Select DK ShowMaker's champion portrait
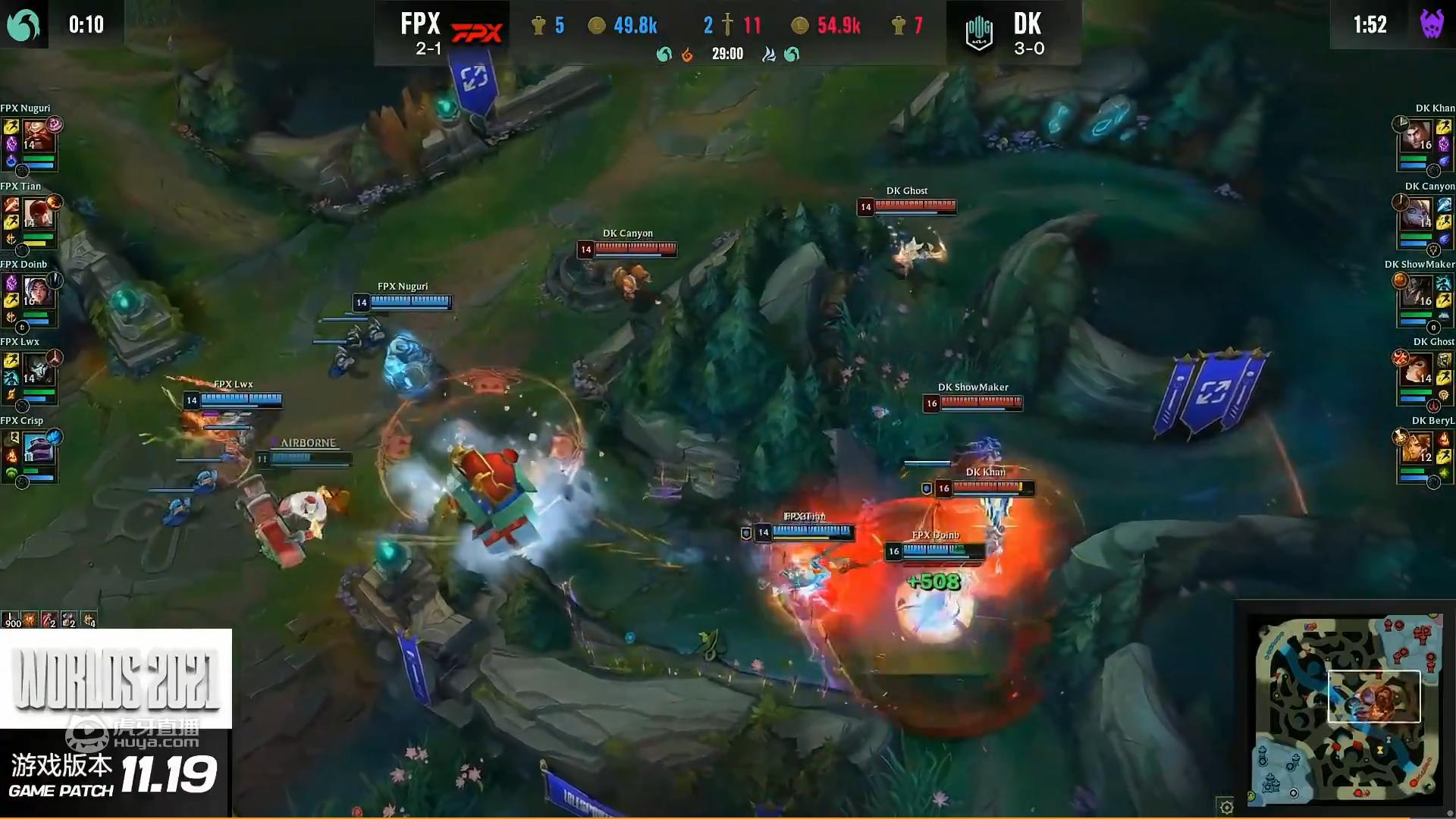This screenshot has height=819, width=1456. pos(1417,293)
